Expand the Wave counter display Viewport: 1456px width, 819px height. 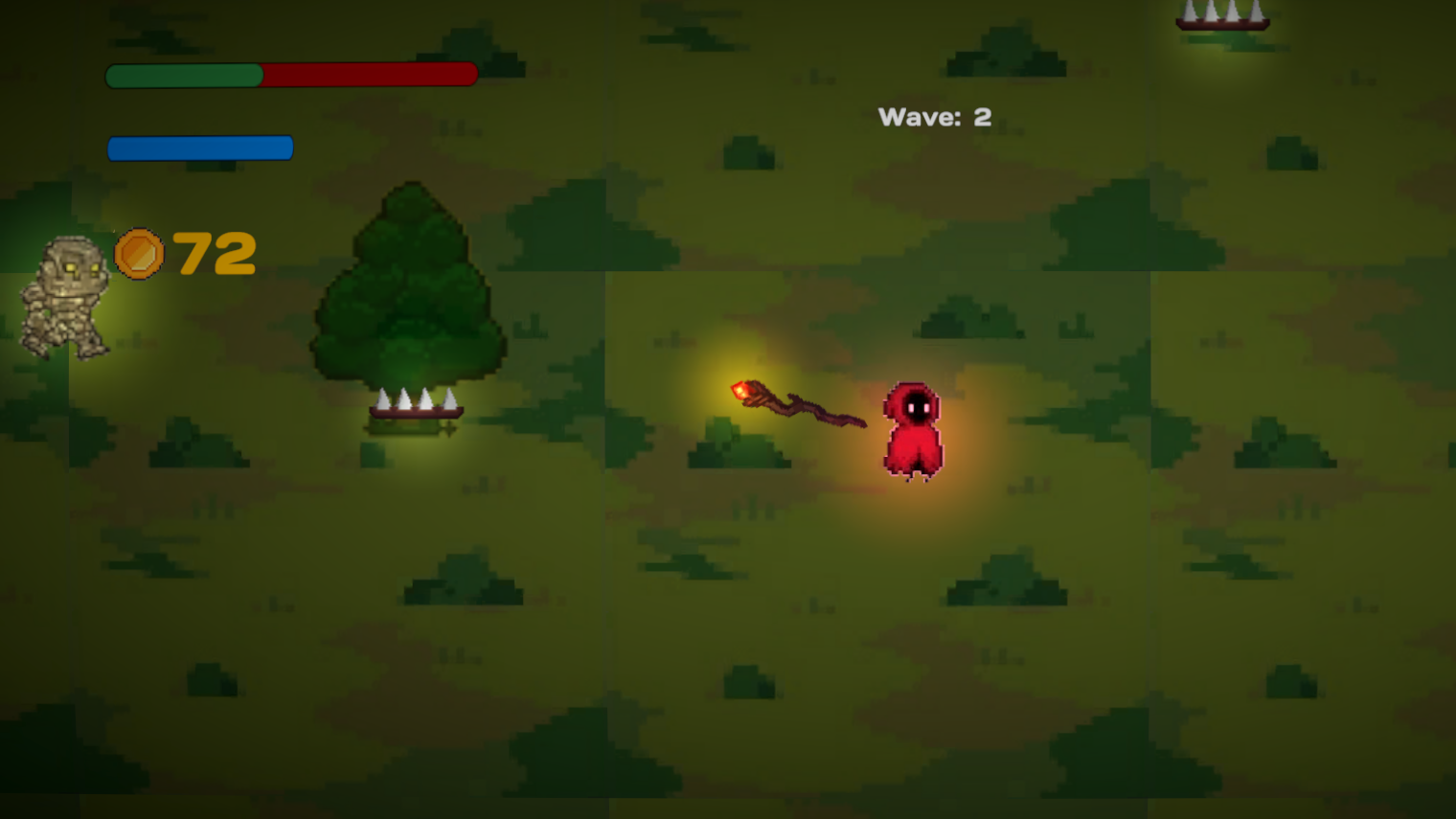point(935,116)
